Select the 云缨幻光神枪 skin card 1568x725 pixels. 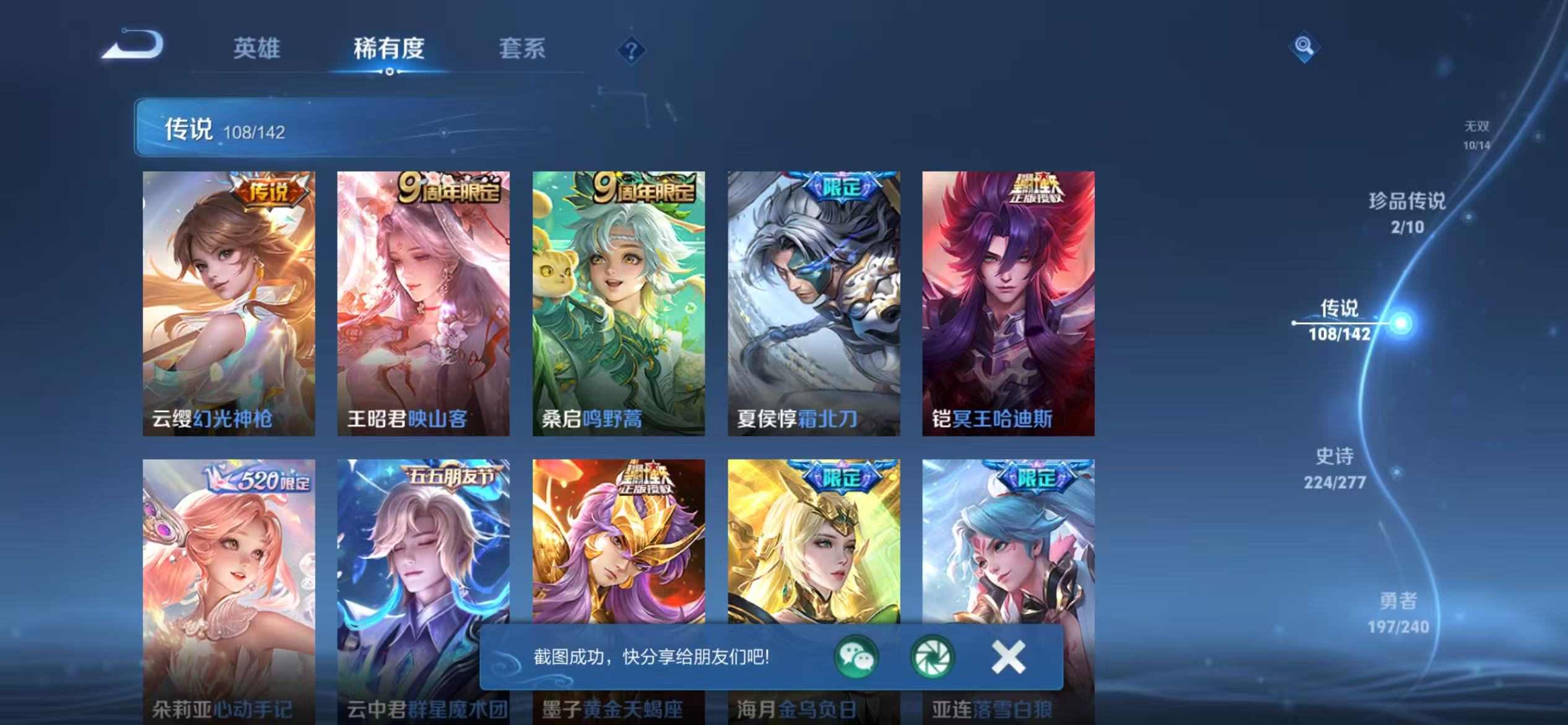click(x=229, y=304)
